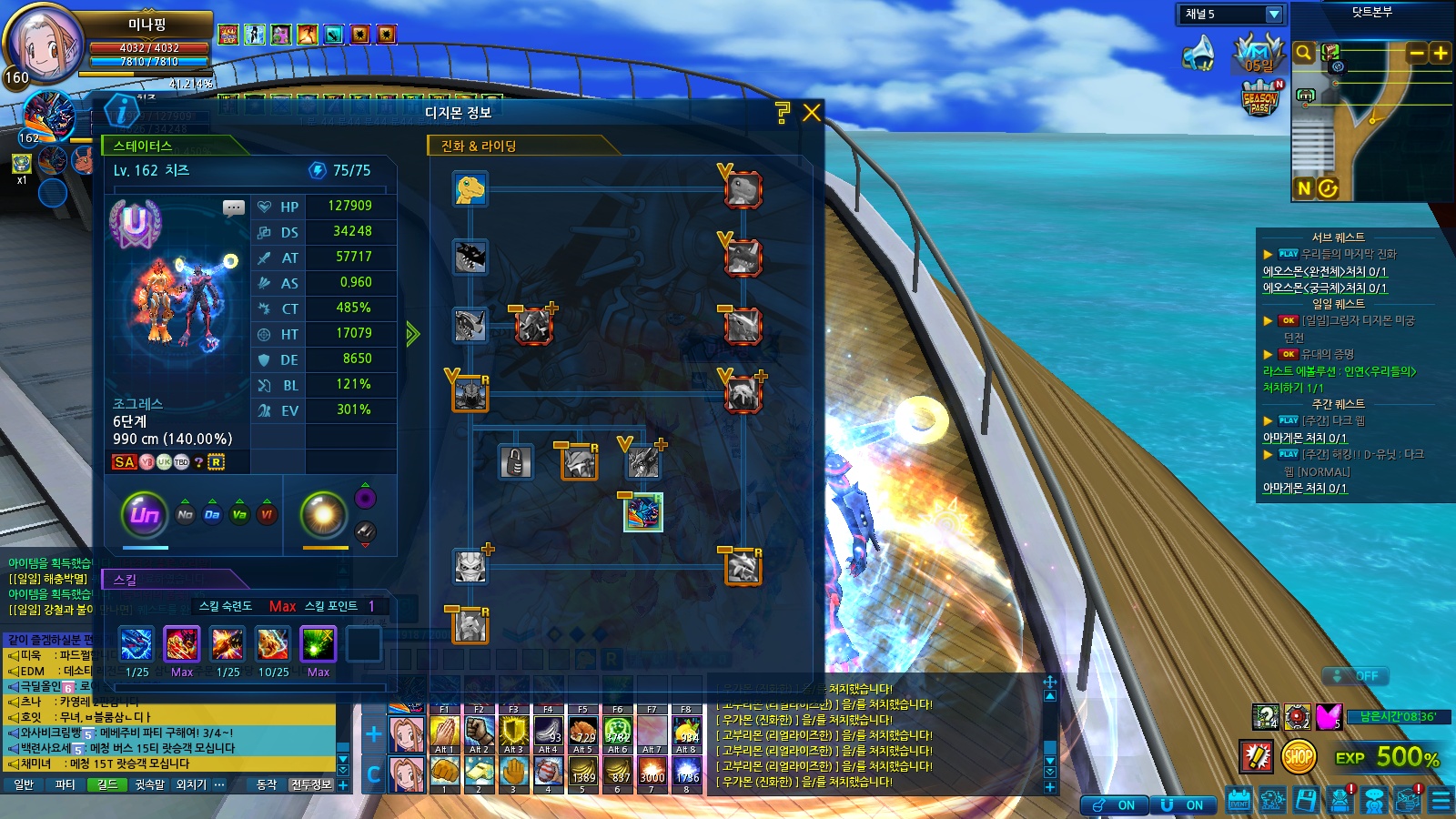Open the Season Pass icon

tap(1260, 98)
